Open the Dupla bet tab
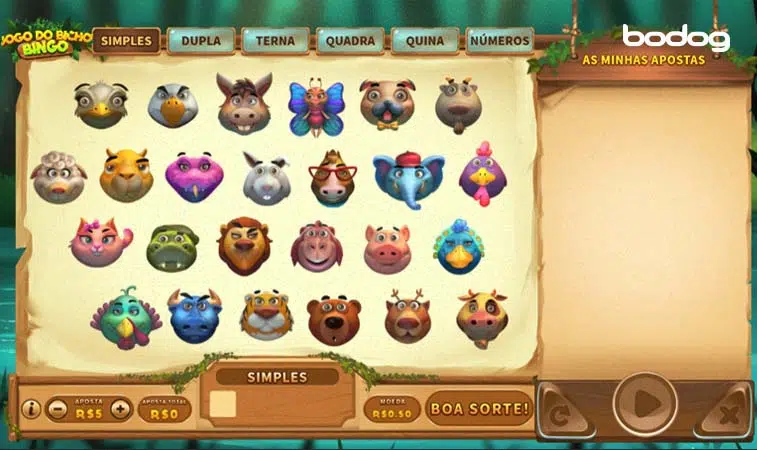The width and height of the screenshot is (757, 450). (x=201, y=41)
